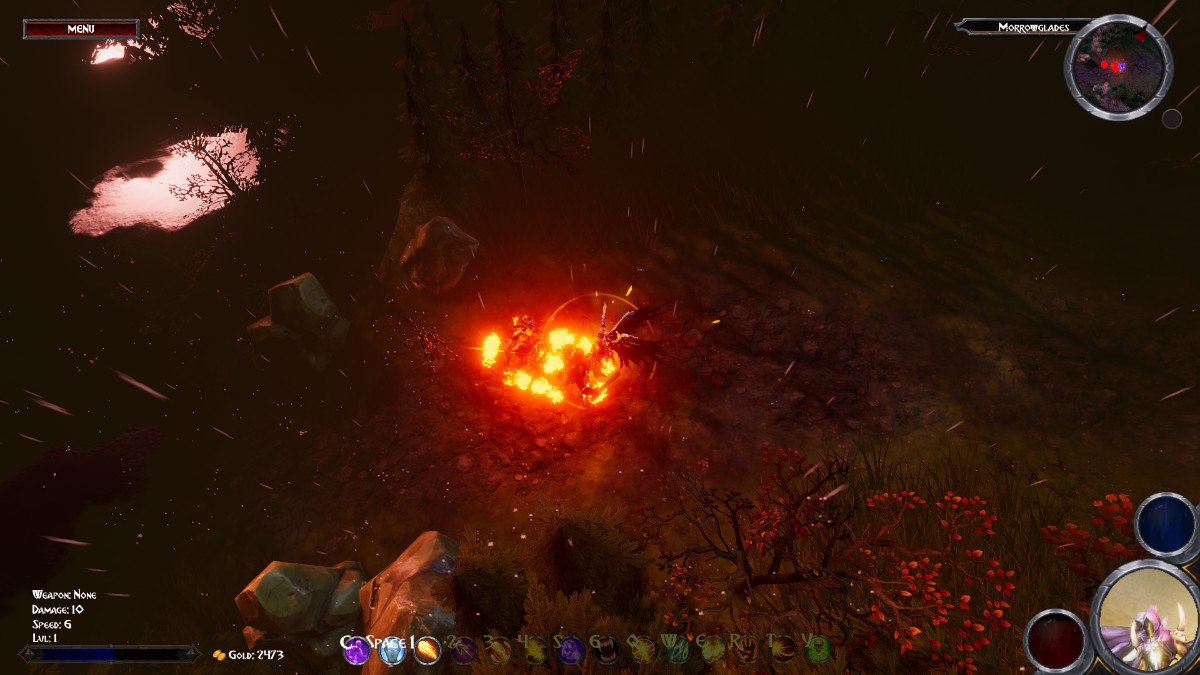1200x675 pixels.
Task: Activate the purple figure ability on C
Action: [357, 651]
